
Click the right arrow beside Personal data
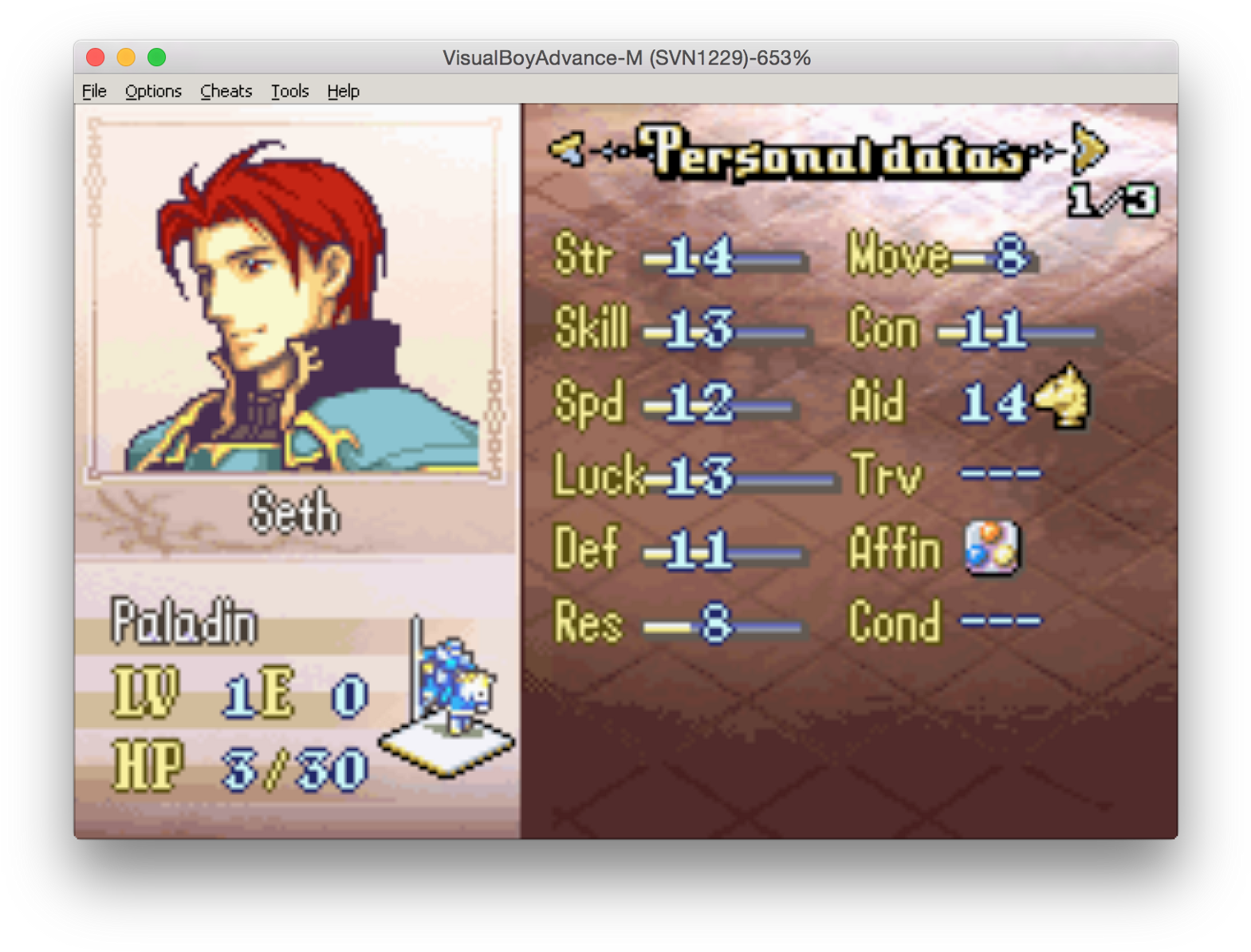tap(1086, 151)
